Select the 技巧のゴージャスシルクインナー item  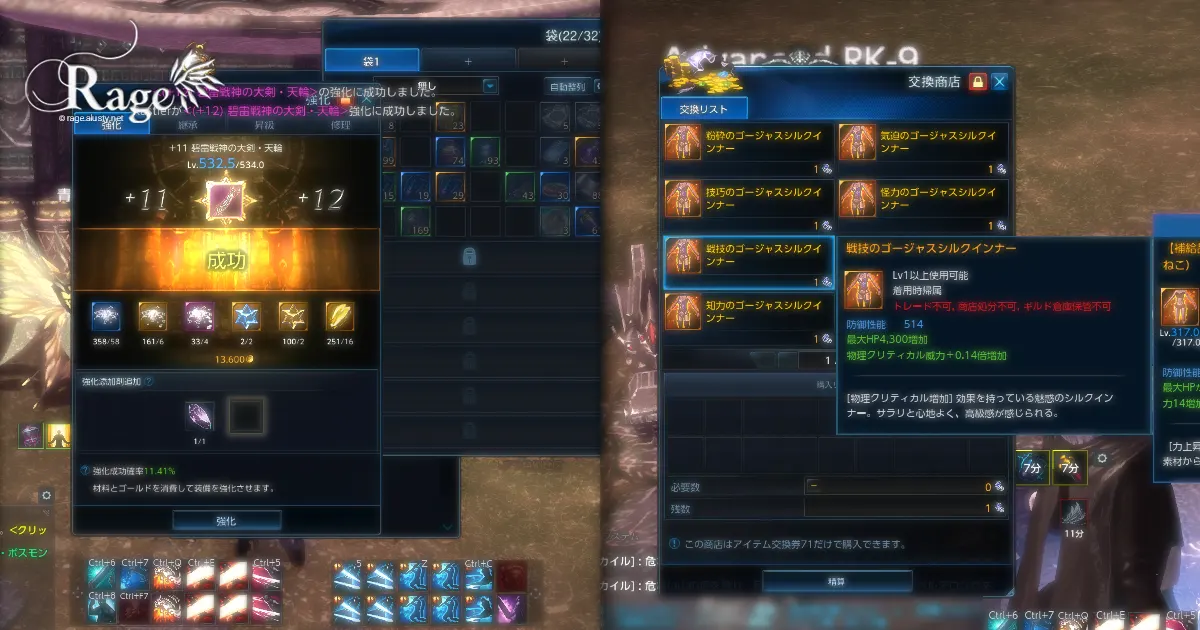click(x=748, y=206)
